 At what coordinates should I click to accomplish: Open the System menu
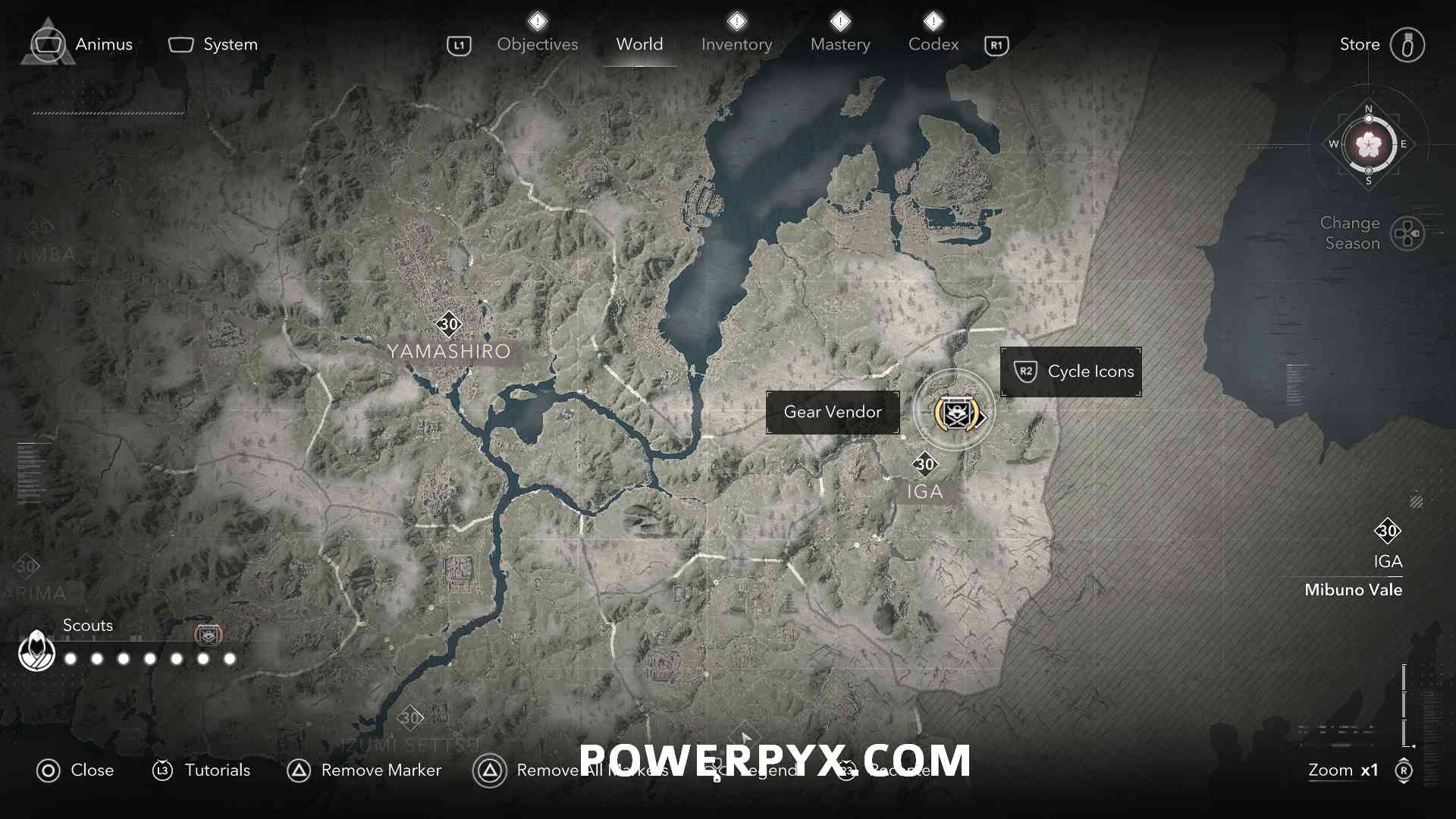click(213, 44)
